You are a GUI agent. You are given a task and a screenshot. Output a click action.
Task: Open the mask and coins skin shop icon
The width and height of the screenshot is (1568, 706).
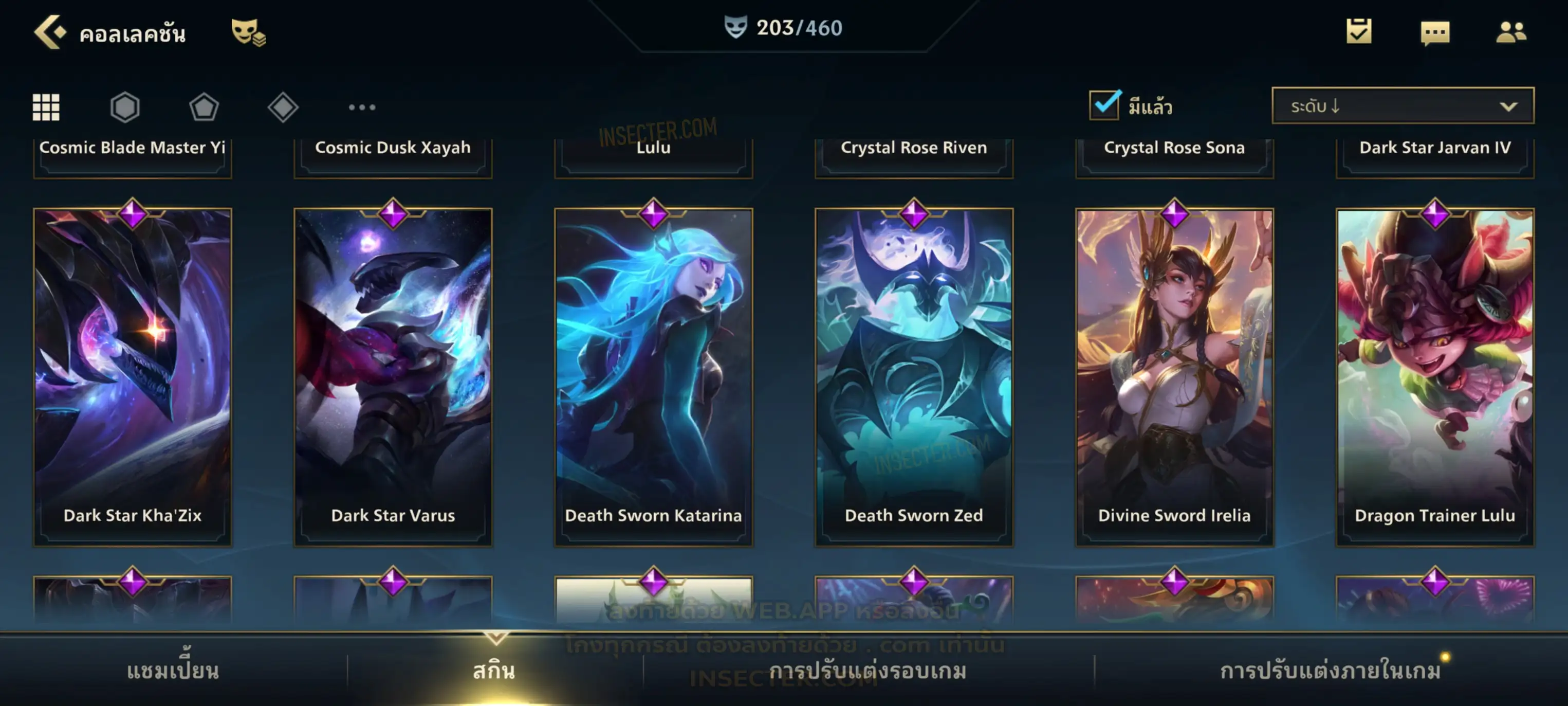click(248, 32)
